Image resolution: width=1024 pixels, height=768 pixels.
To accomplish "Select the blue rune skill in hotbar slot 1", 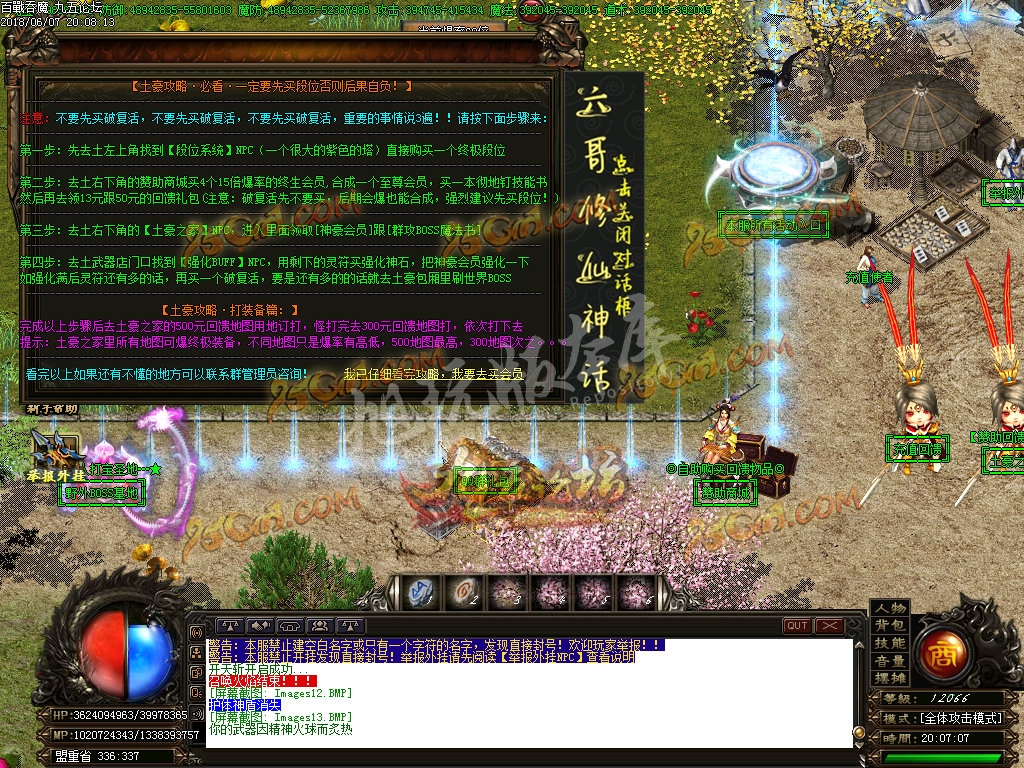I will click(x=422, y=592).
